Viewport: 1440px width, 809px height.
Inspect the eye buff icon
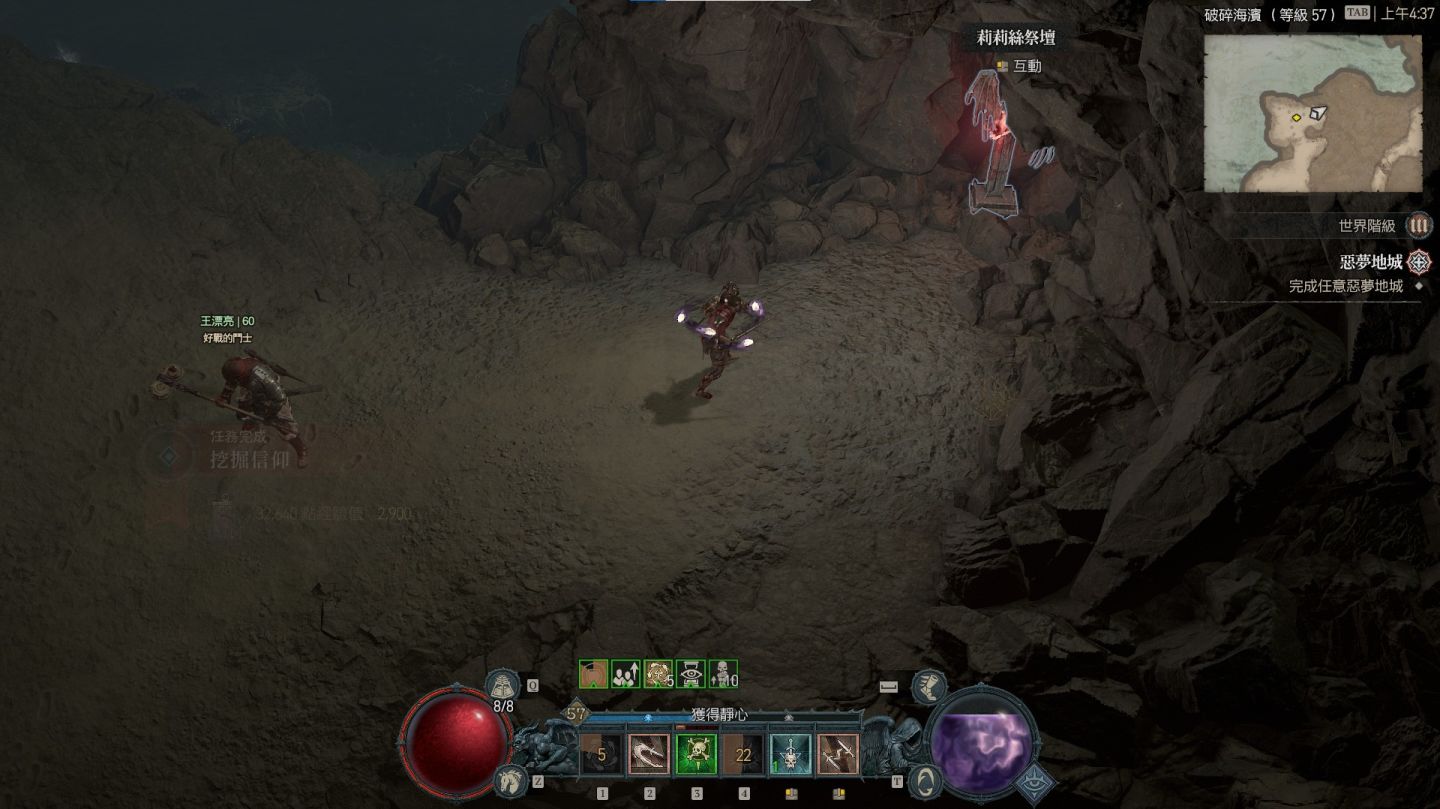691,674
